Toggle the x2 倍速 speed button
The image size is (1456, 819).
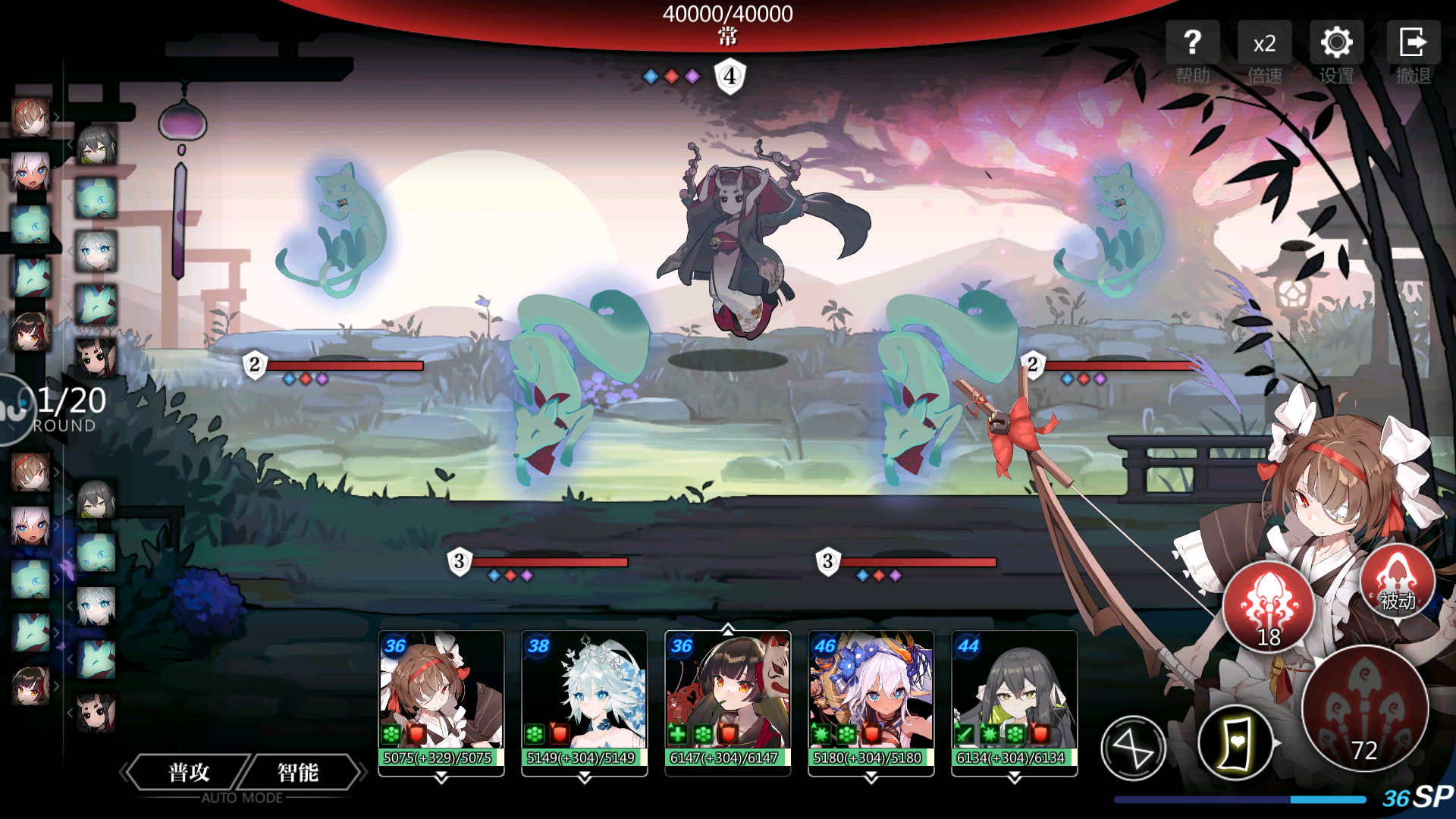(1264, 52)
